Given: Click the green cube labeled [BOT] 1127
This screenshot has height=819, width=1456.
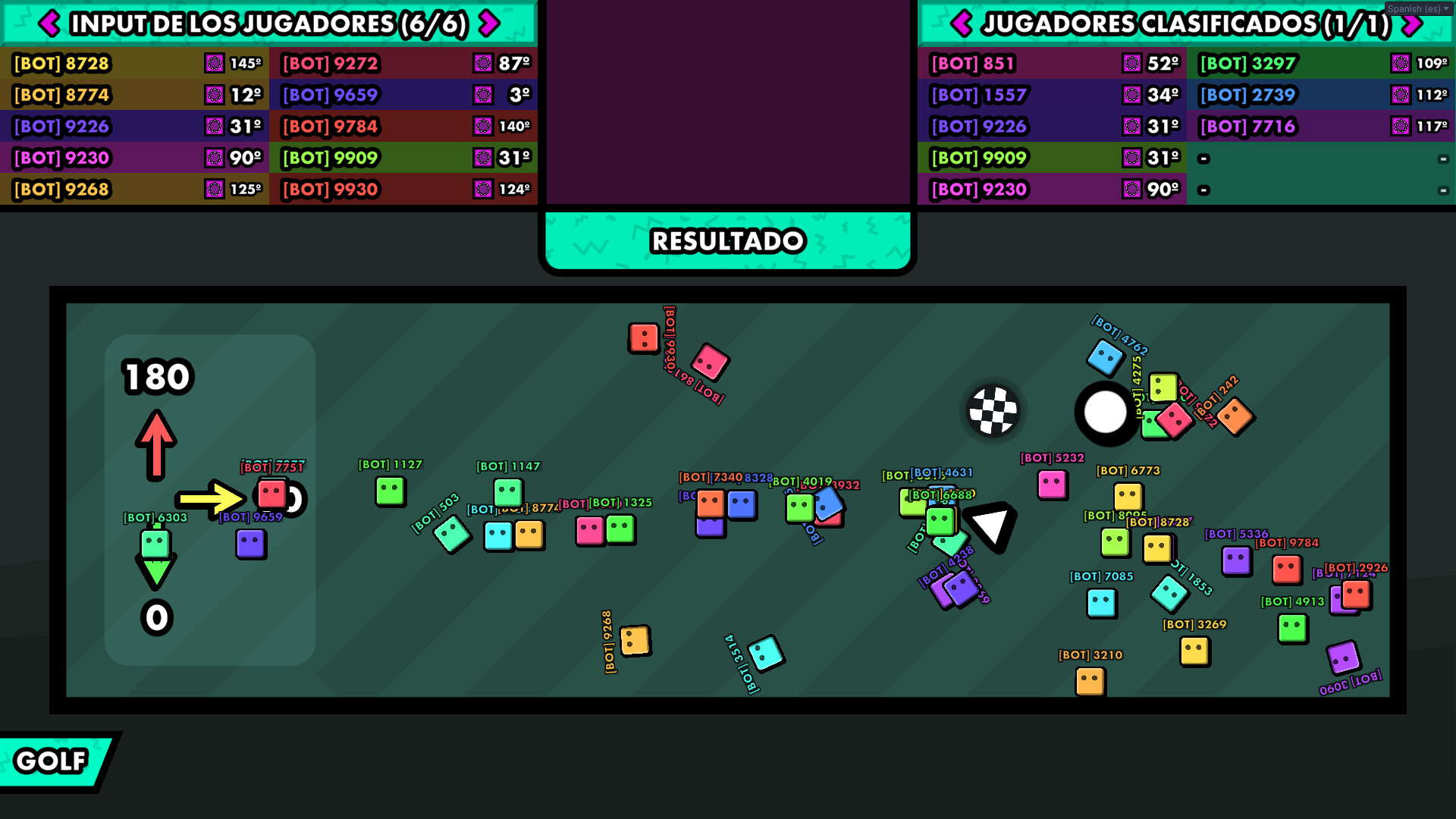Looking at the screenshot, I should 389,491.
